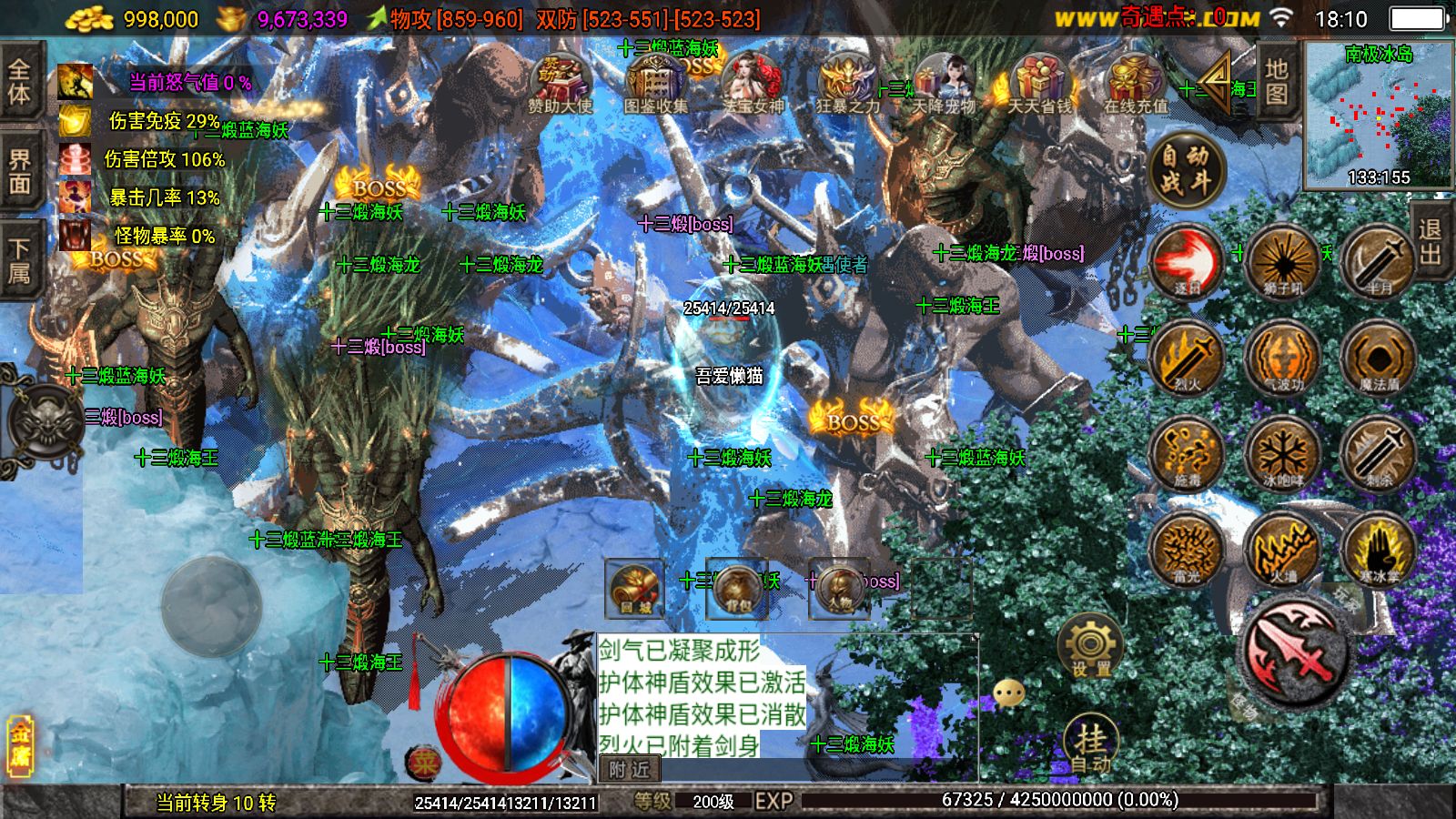Switch chat channel with 全体 button
The image size is (1456, 819).
point(20,82)
